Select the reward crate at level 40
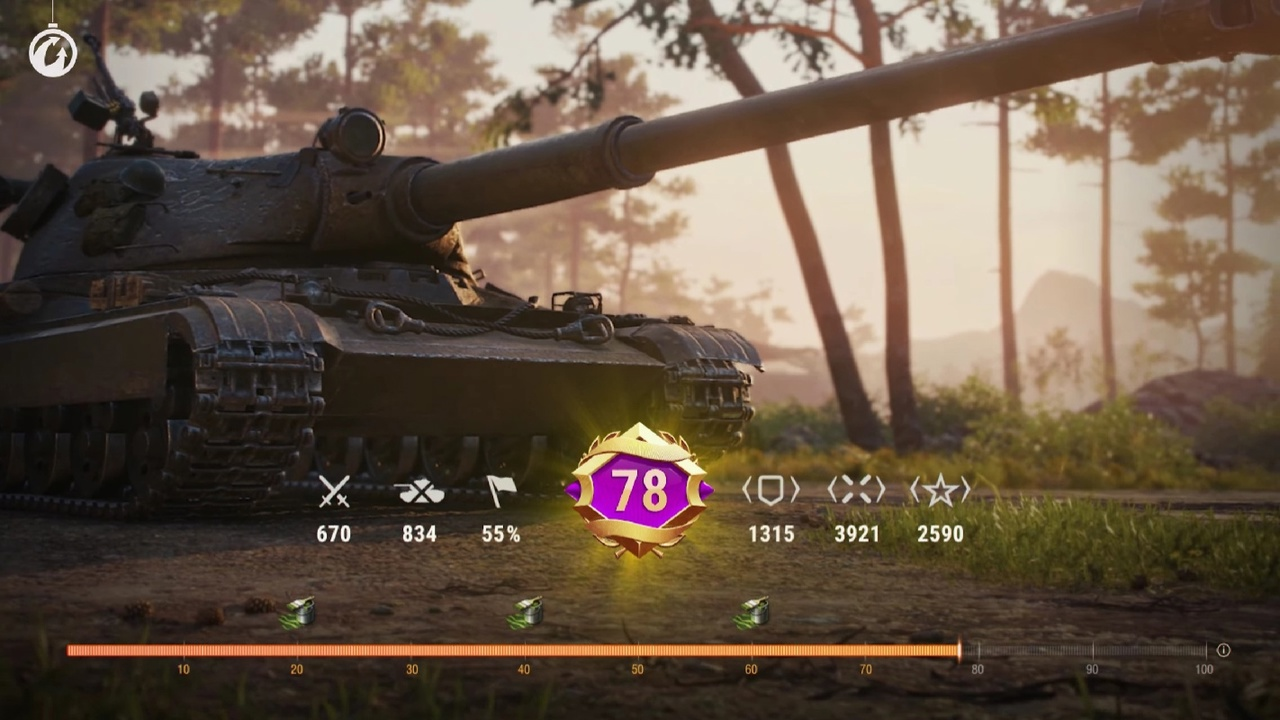 [525, 612]
